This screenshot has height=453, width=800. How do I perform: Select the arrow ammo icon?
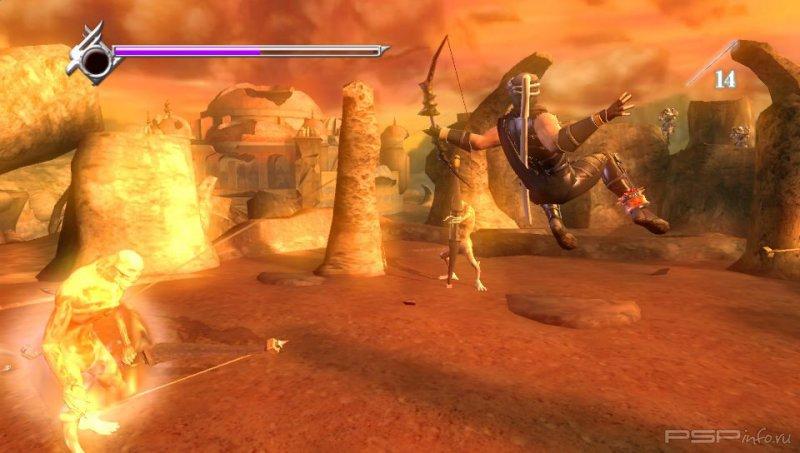click(x=712, y=61)
